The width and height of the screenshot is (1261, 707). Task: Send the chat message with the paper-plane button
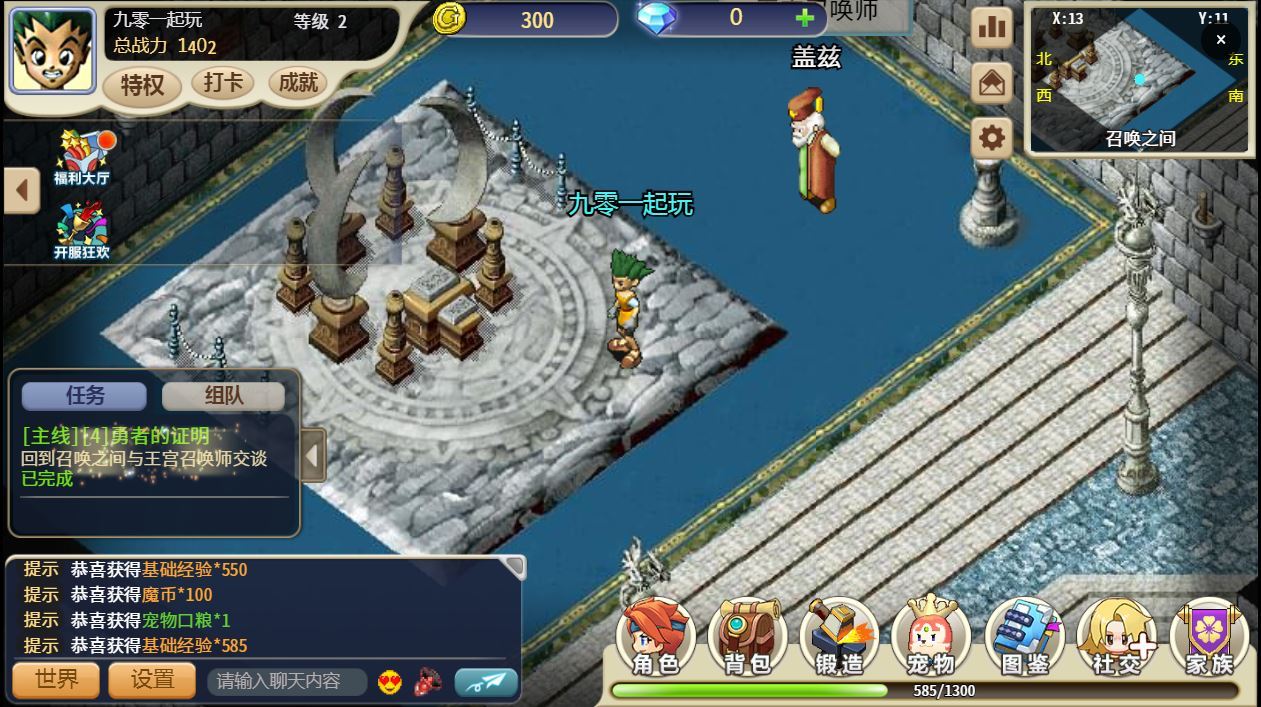(x=486, y=682)
